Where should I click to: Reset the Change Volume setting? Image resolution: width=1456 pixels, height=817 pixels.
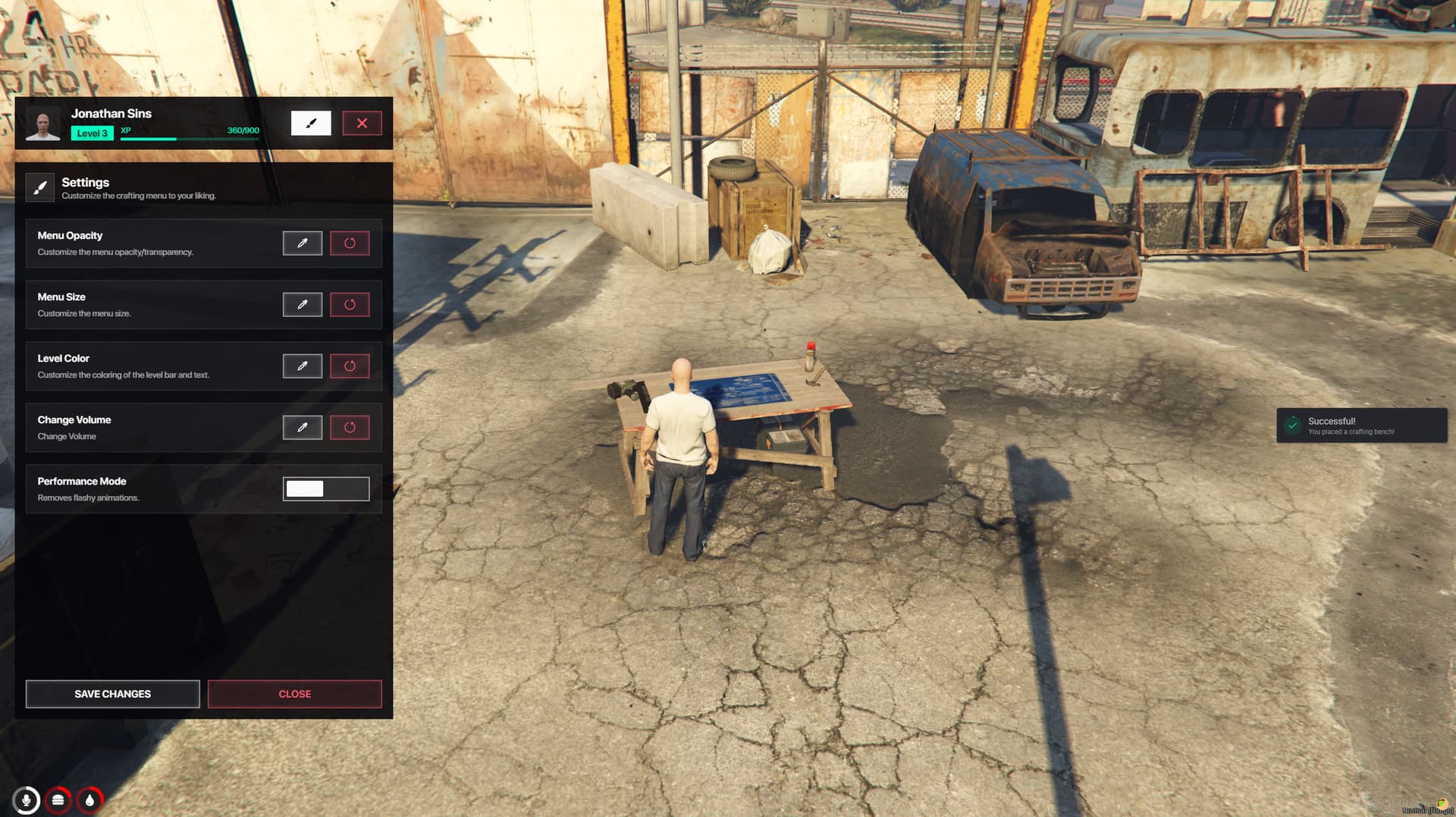click(x=350, y=428)
